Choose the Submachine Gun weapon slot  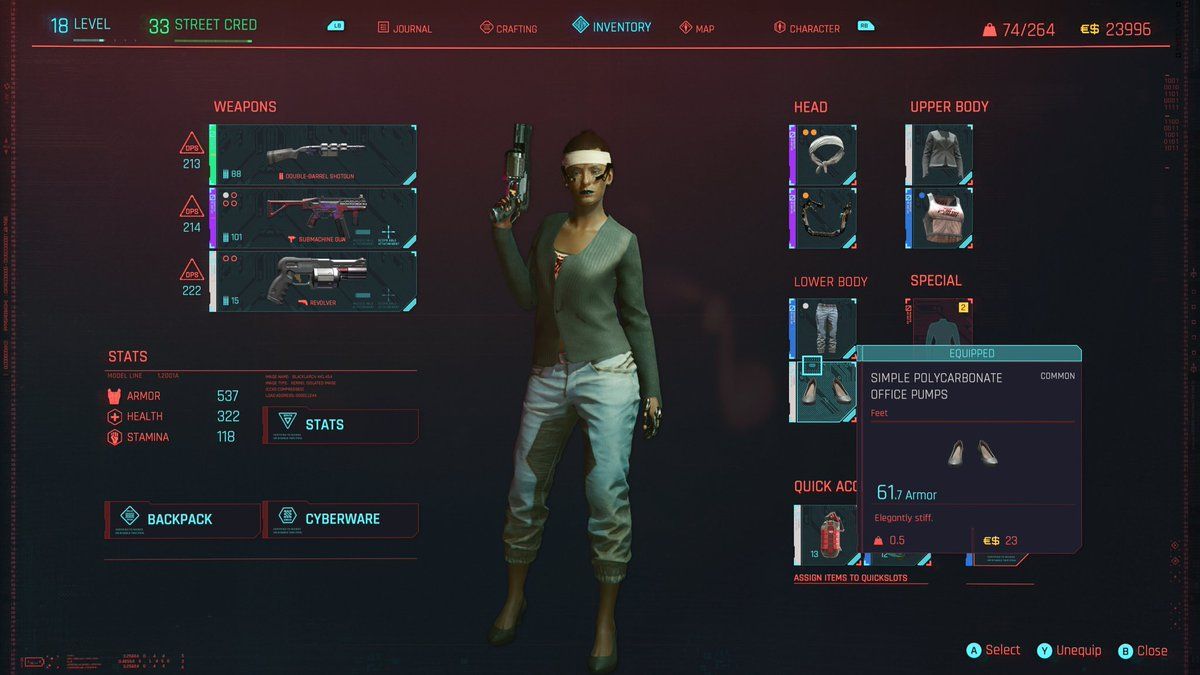point(313,218)
